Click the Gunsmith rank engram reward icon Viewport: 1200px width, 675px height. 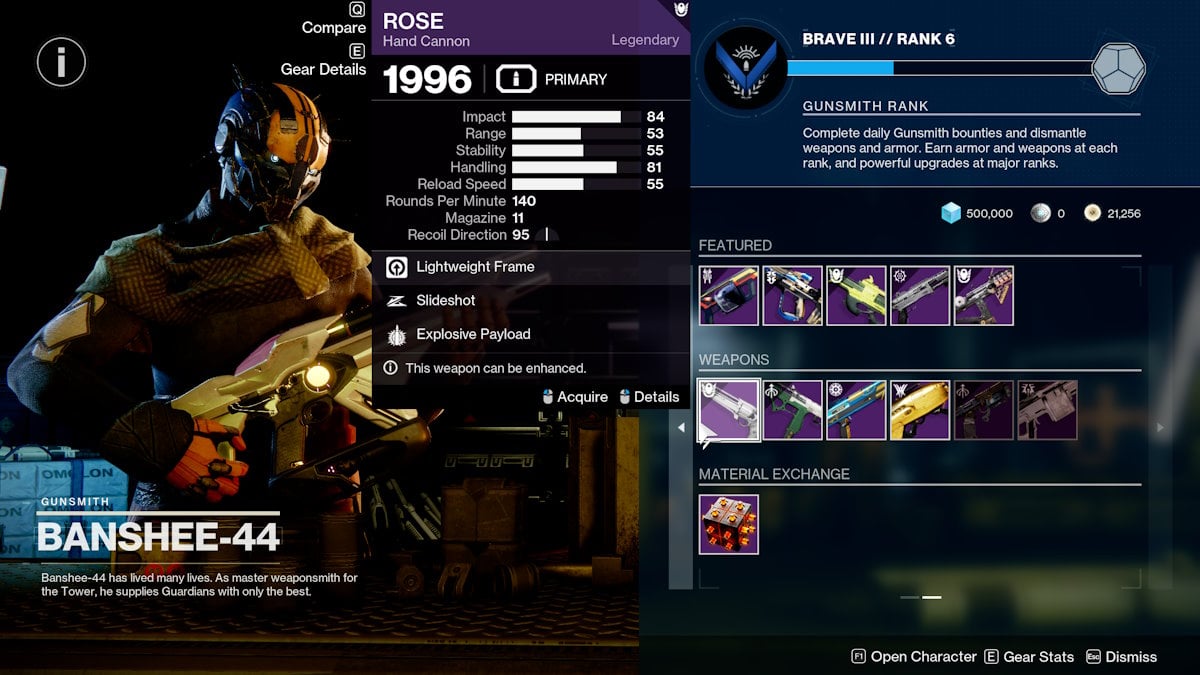coord(1119,69)
